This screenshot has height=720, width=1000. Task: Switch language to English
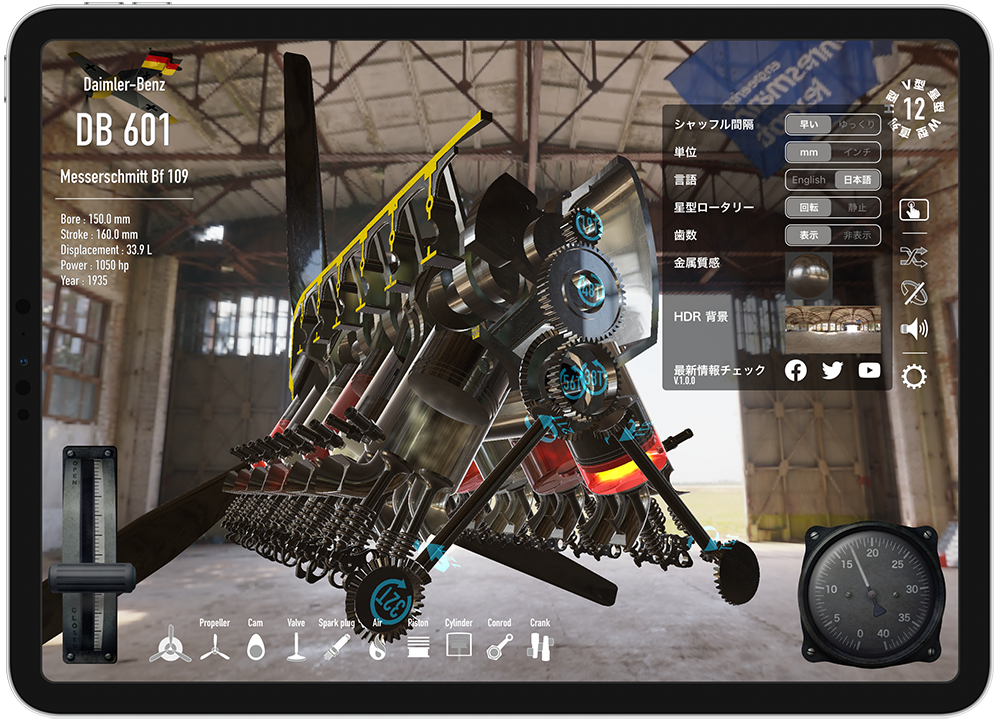(808, 180)
